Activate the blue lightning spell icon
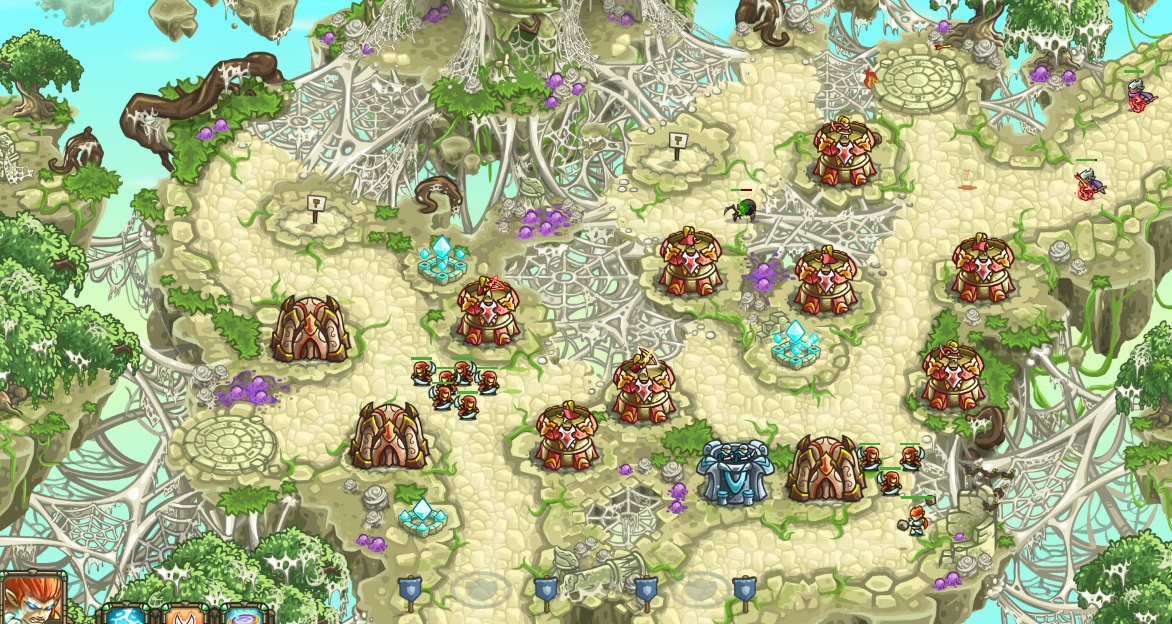The width and height of the screenshot is (1172, 624). pyautogui.click(x=126, y=614)
